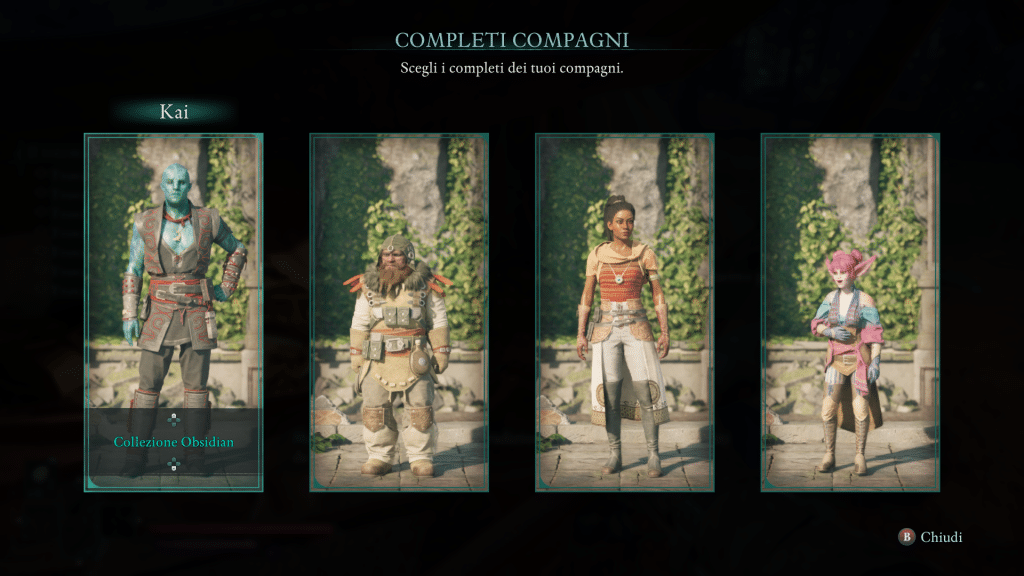
Task: Switch to the next outfit below Collezione Obsidian
Action: [174, 464]
